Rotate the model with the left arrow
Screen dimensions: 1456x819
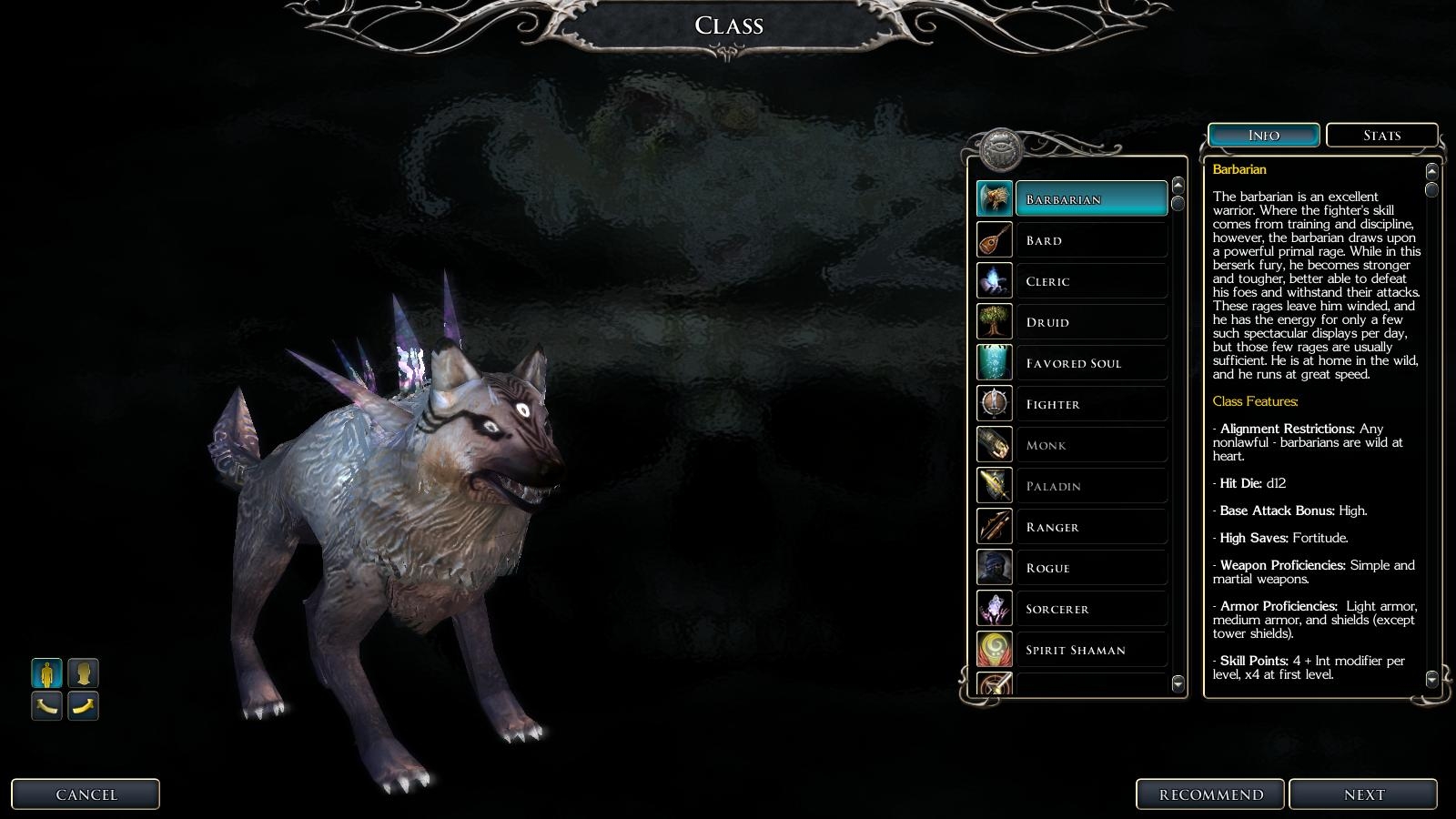pos(47,706)
